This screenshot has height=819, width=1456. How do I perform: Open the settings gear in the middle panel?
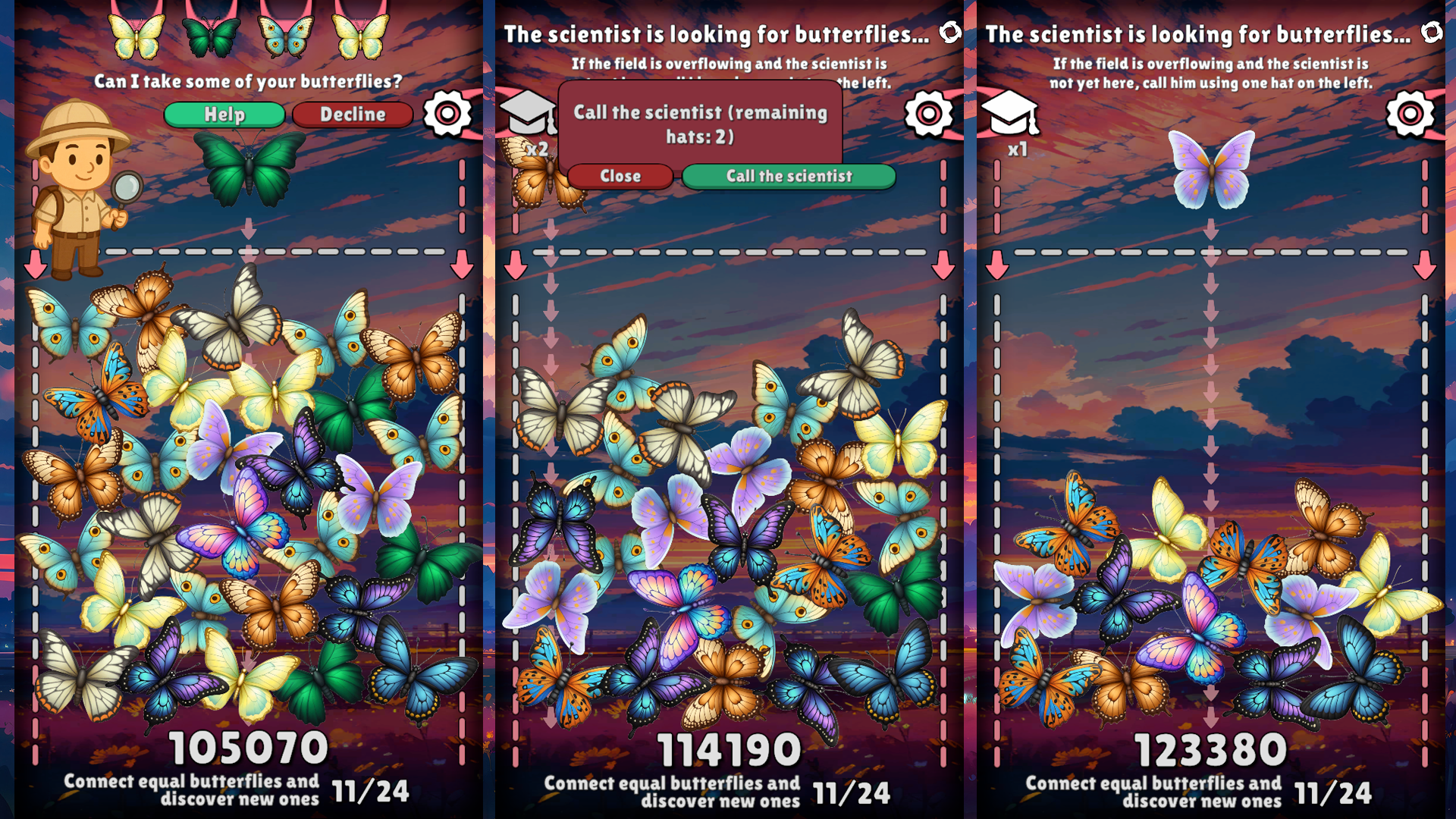[928, 112]
